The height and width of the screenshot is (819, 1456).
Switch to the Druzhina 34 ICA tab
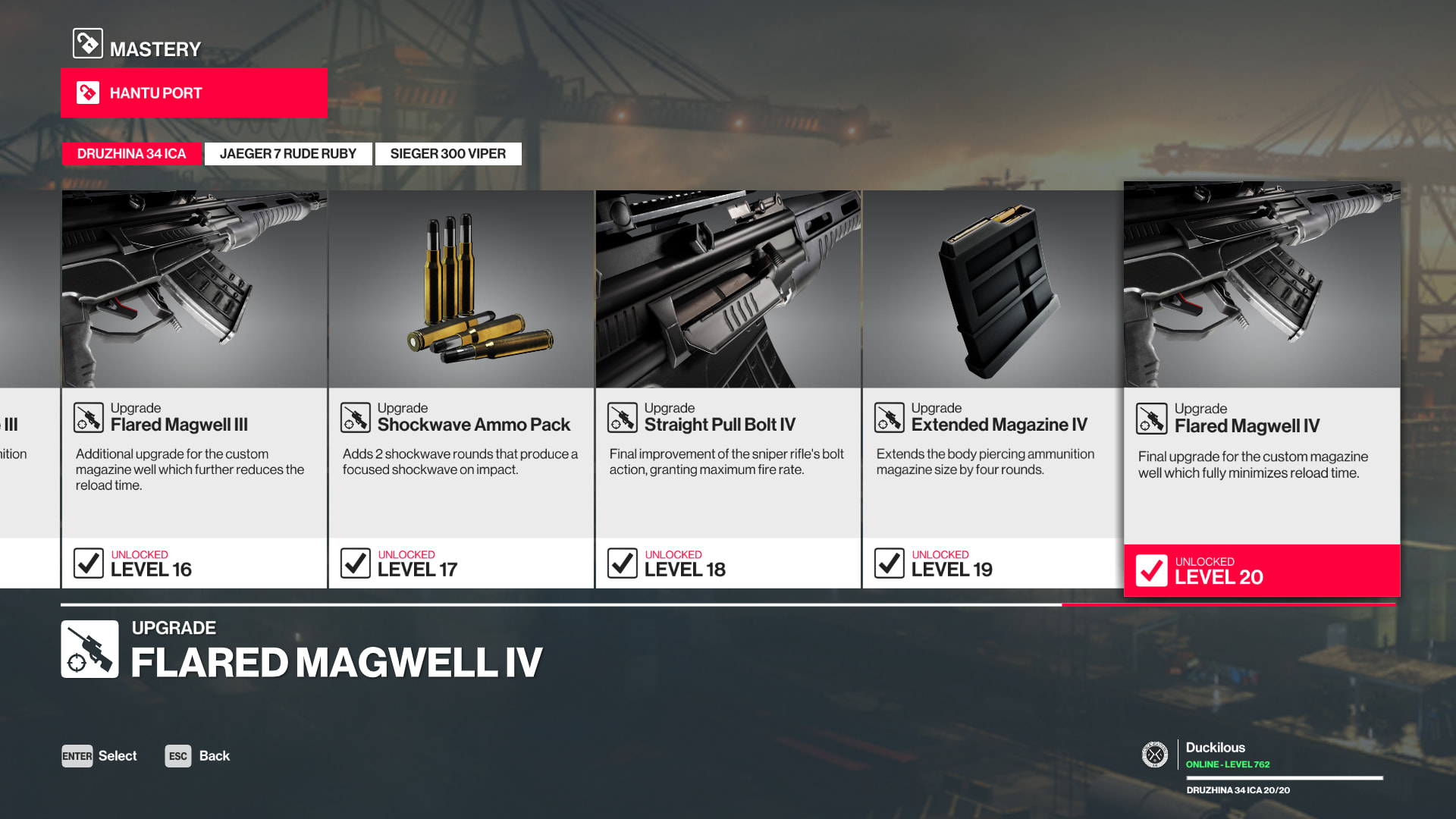131,154
